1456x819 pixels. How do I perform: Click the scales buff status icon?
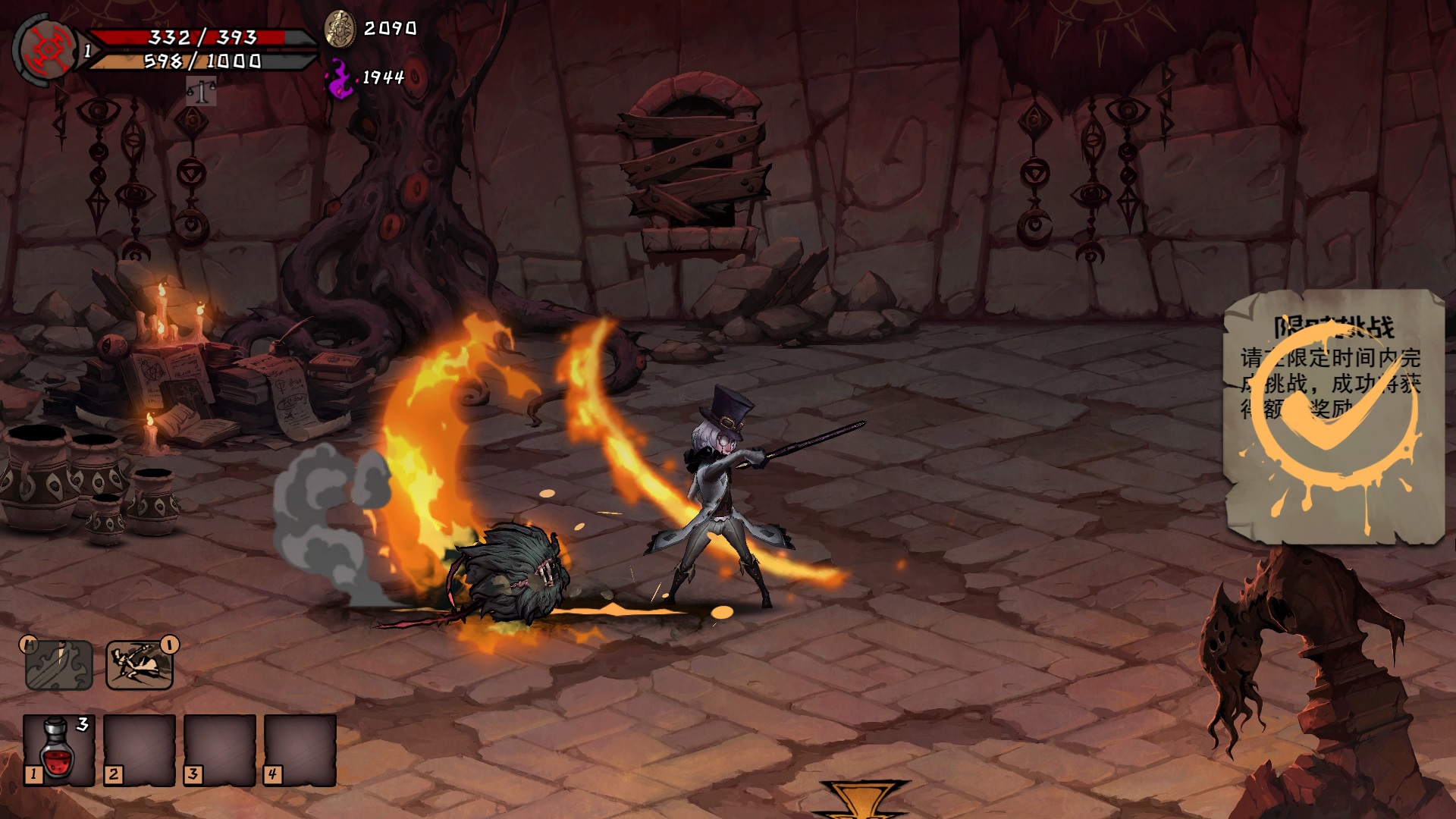[x=201, y=93]
